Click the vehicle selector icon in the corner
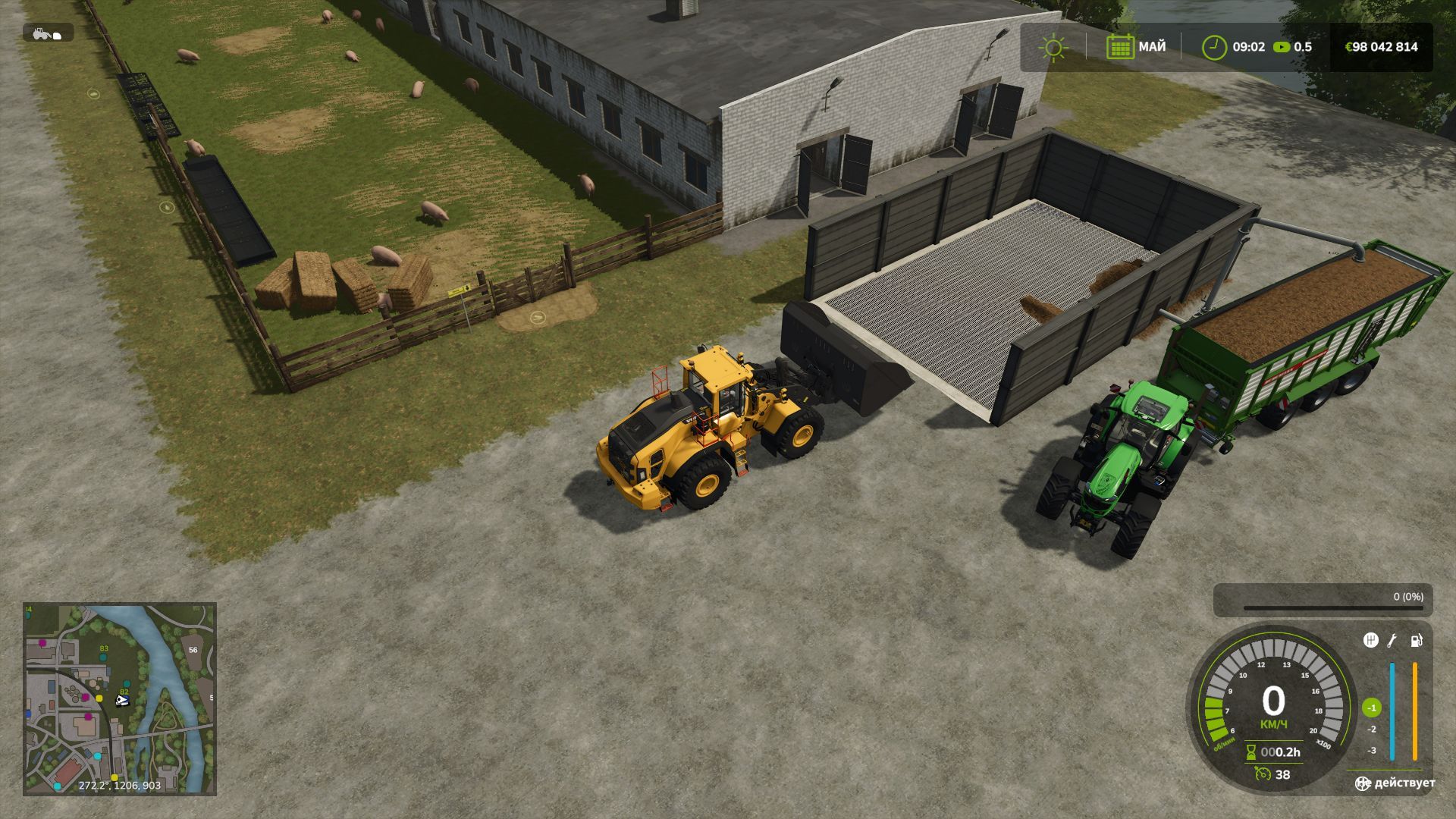Screen dimensions: 1456x819 point(48,33)
